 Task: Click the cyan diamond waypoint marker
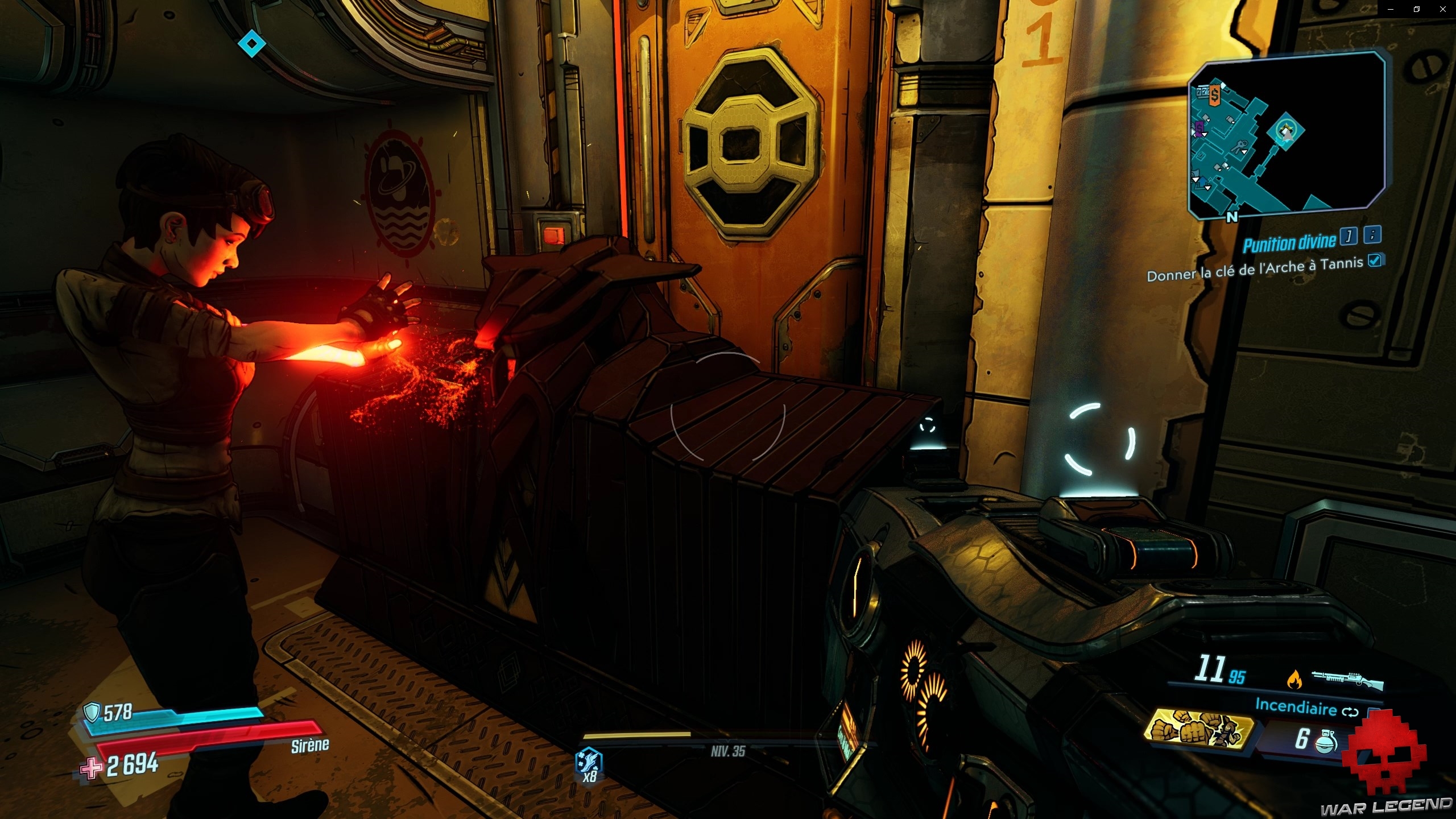(x=251, y=44)
